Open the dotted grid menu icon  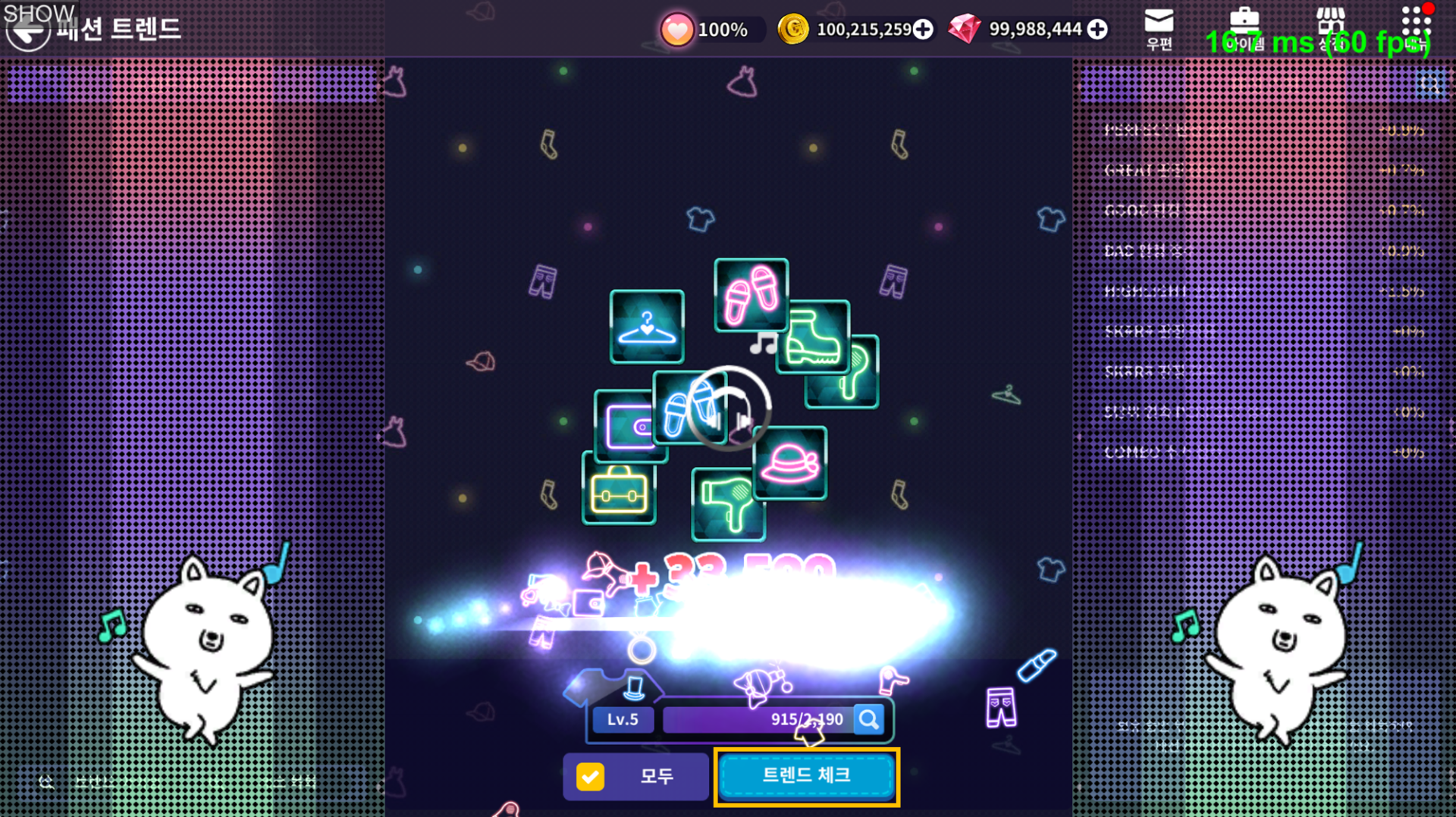(1415, 27)
